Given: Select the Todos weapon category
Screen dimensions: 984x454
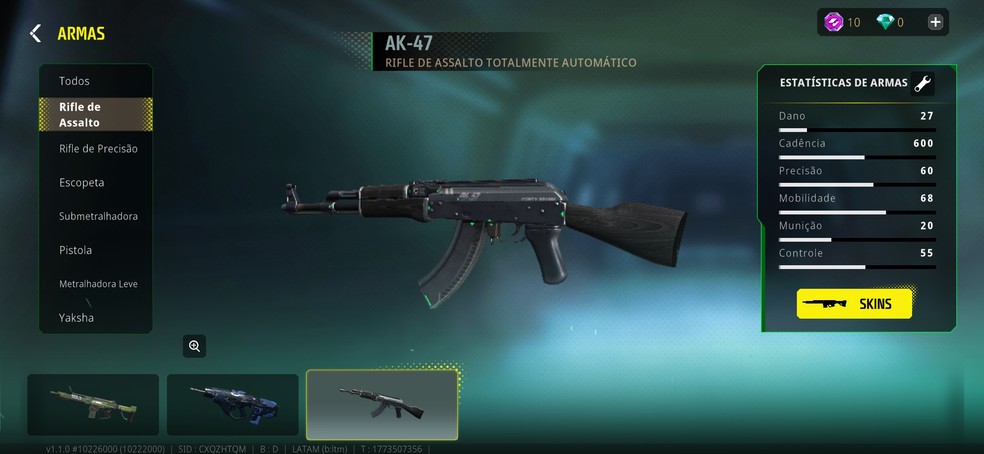Looking at the screenshot, I should tap(75, 81).
